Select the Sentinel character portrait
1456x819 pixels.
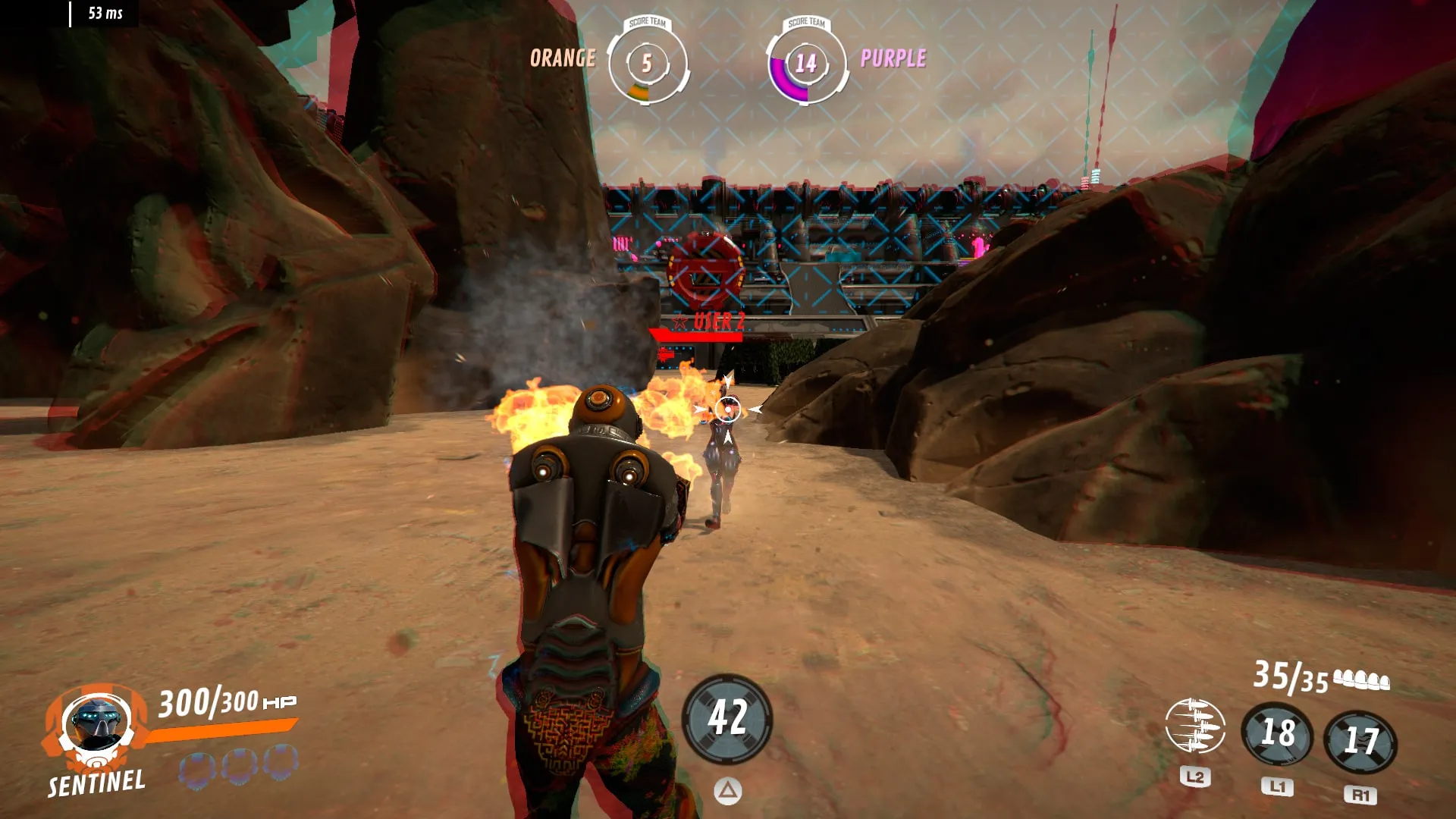coord(95,726)
